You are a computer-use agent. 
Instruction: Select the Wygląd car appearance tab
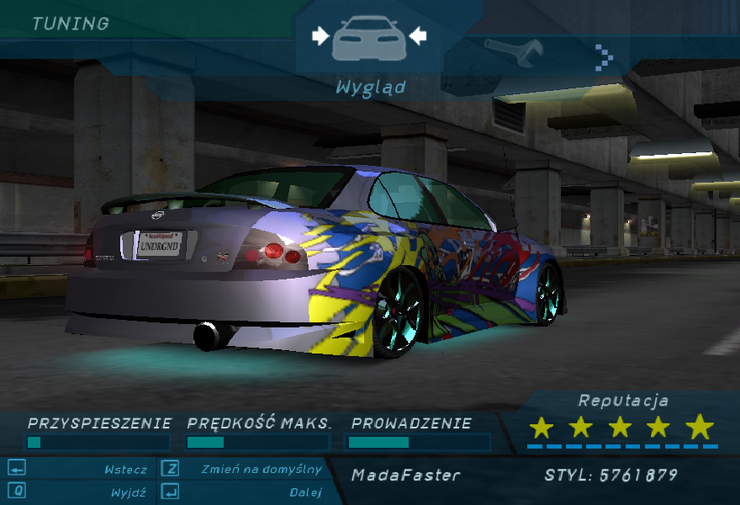pos(369,40)
